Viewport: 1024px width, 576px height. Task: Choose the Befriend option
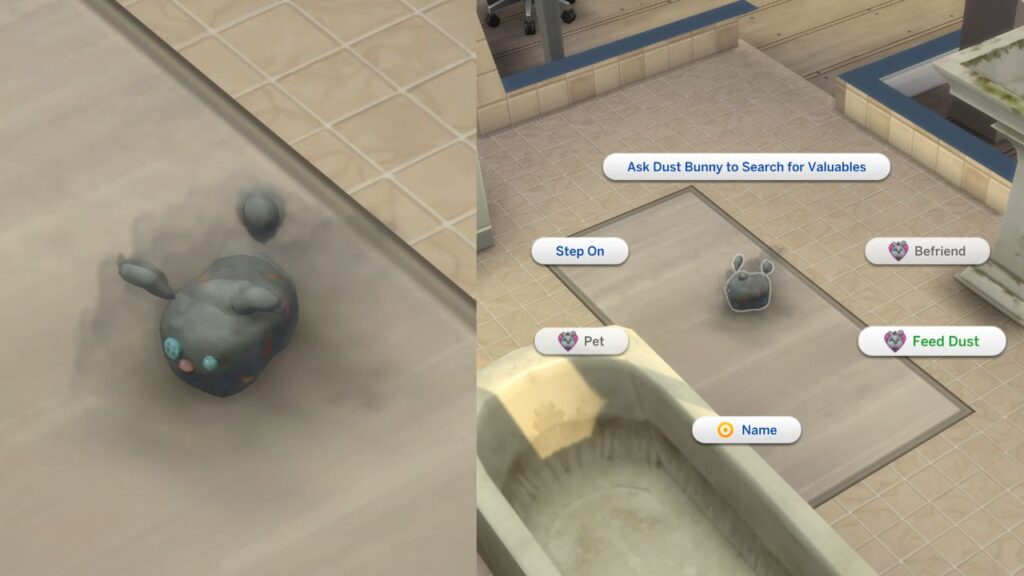coord(927,251)
